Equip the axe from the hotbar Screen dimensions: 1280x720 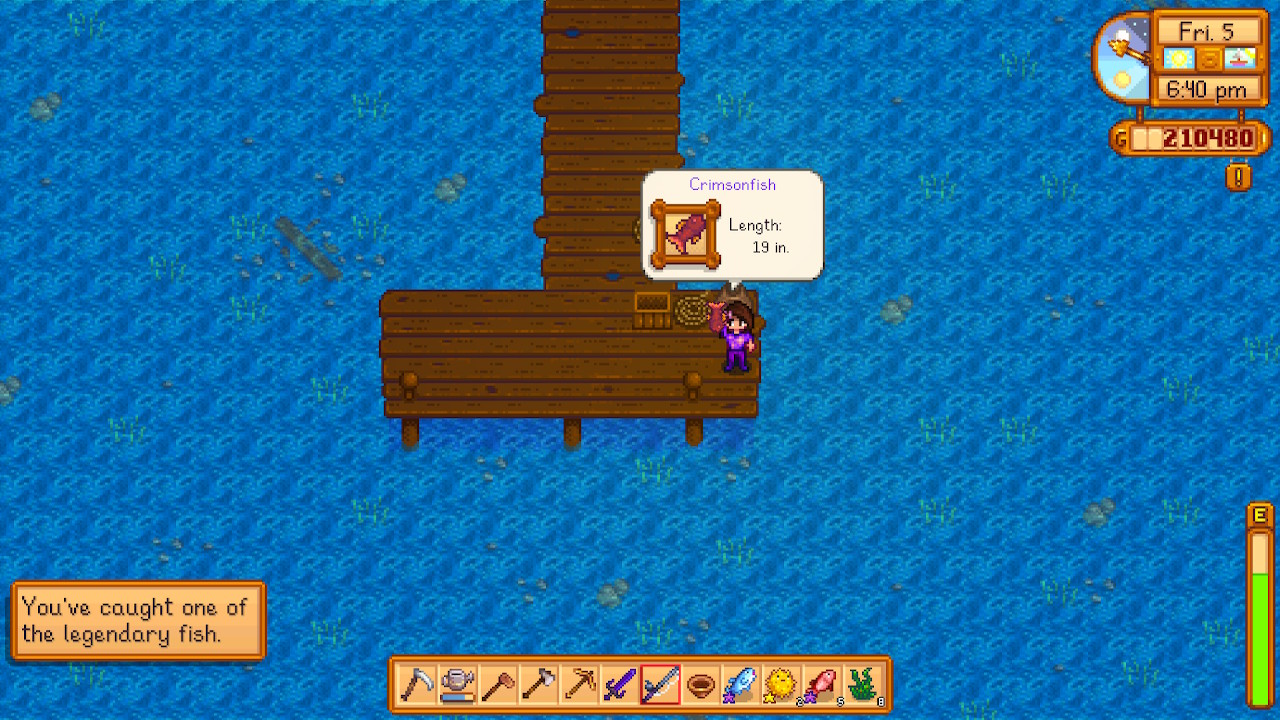pyautogui.click(x=539, y=685)
